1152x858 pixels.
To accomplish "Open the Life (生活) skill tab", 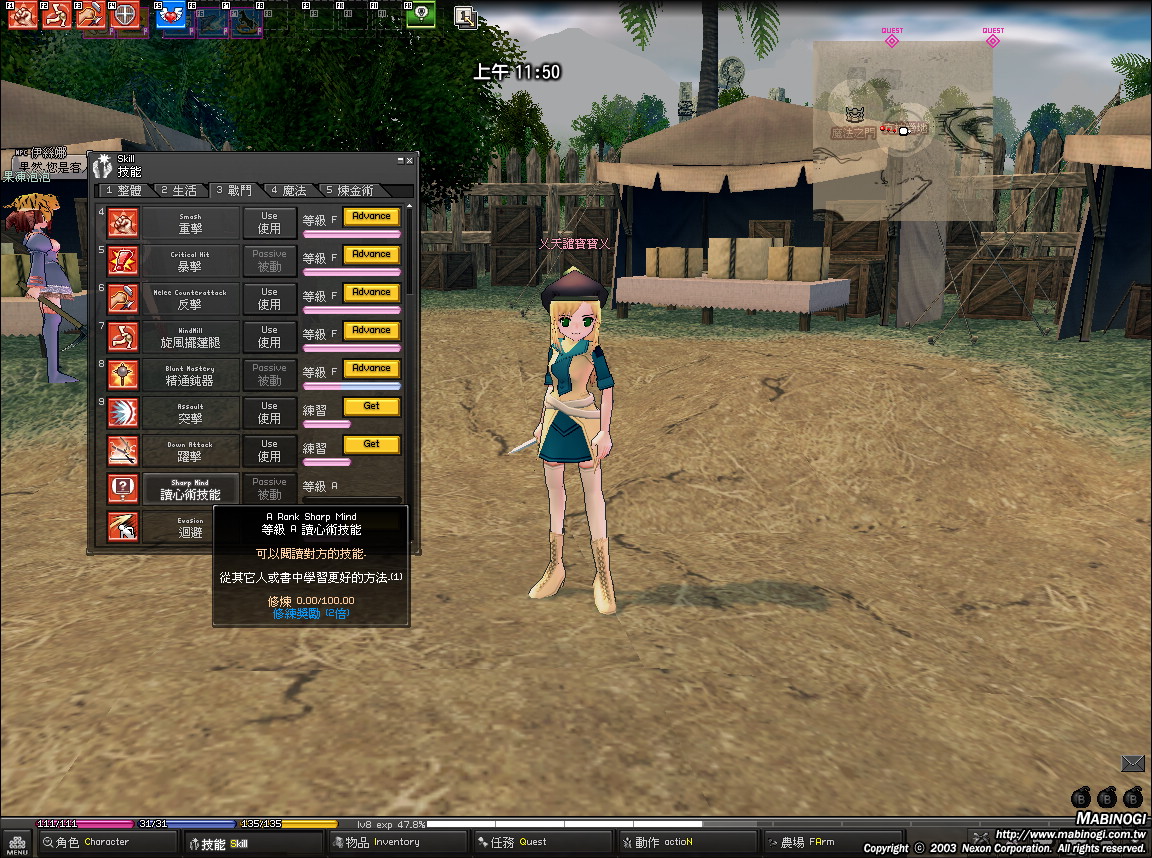I will click(x=179, y=190).
